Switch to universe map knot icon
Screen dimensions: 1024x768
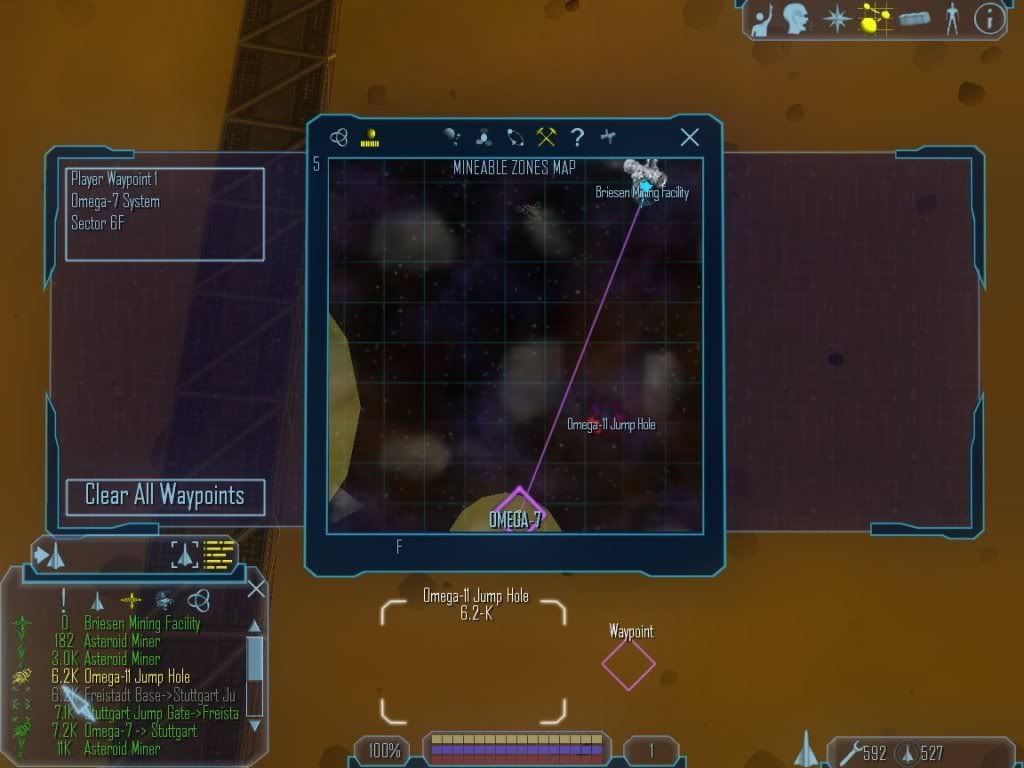[339, 138]
